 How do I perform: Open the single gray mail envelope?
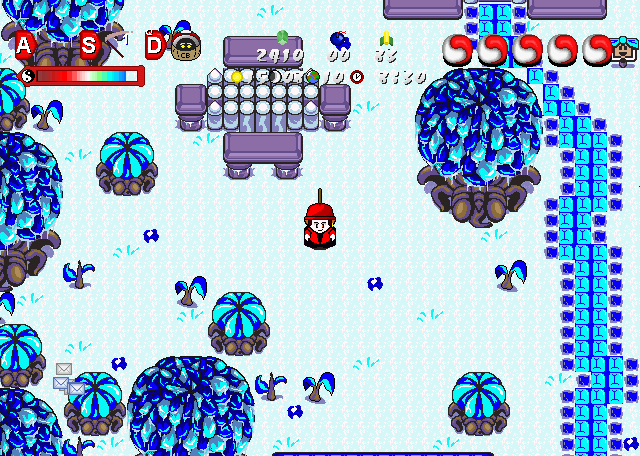[x=64, y=369]
